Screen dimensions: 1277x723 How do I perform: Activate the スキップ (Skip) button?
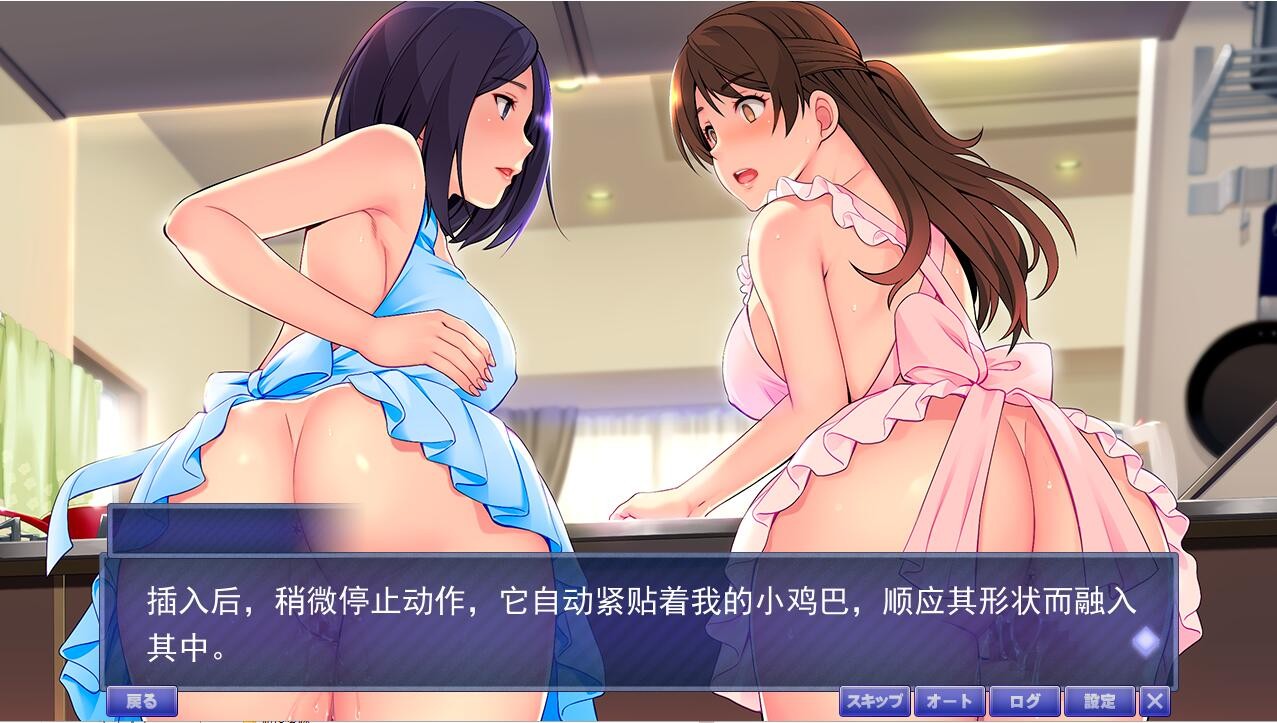coord(874,701)
